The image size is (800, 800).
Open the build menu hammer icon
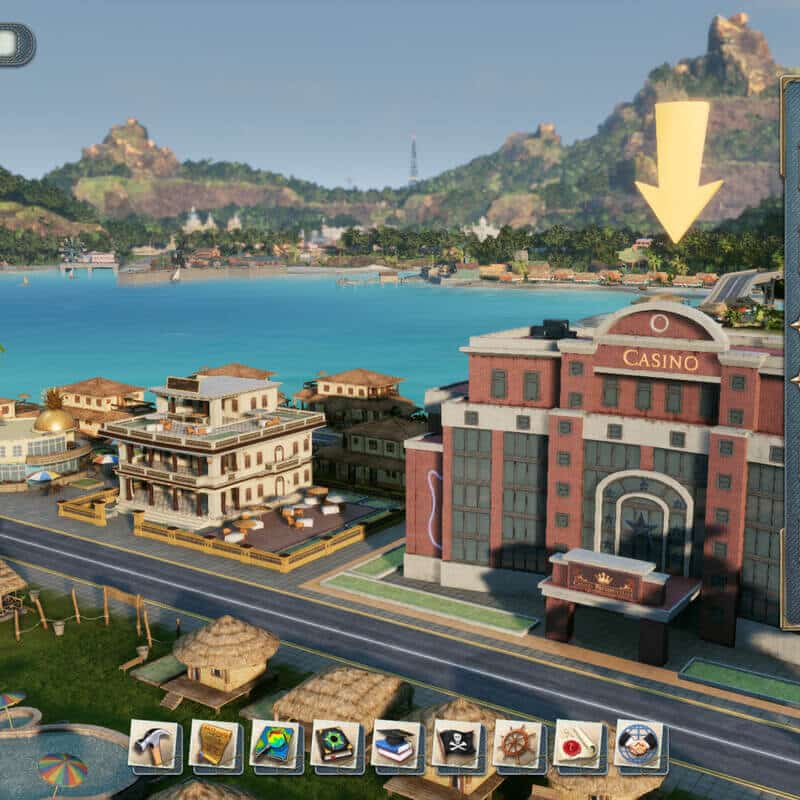click(x=153, y=744)
